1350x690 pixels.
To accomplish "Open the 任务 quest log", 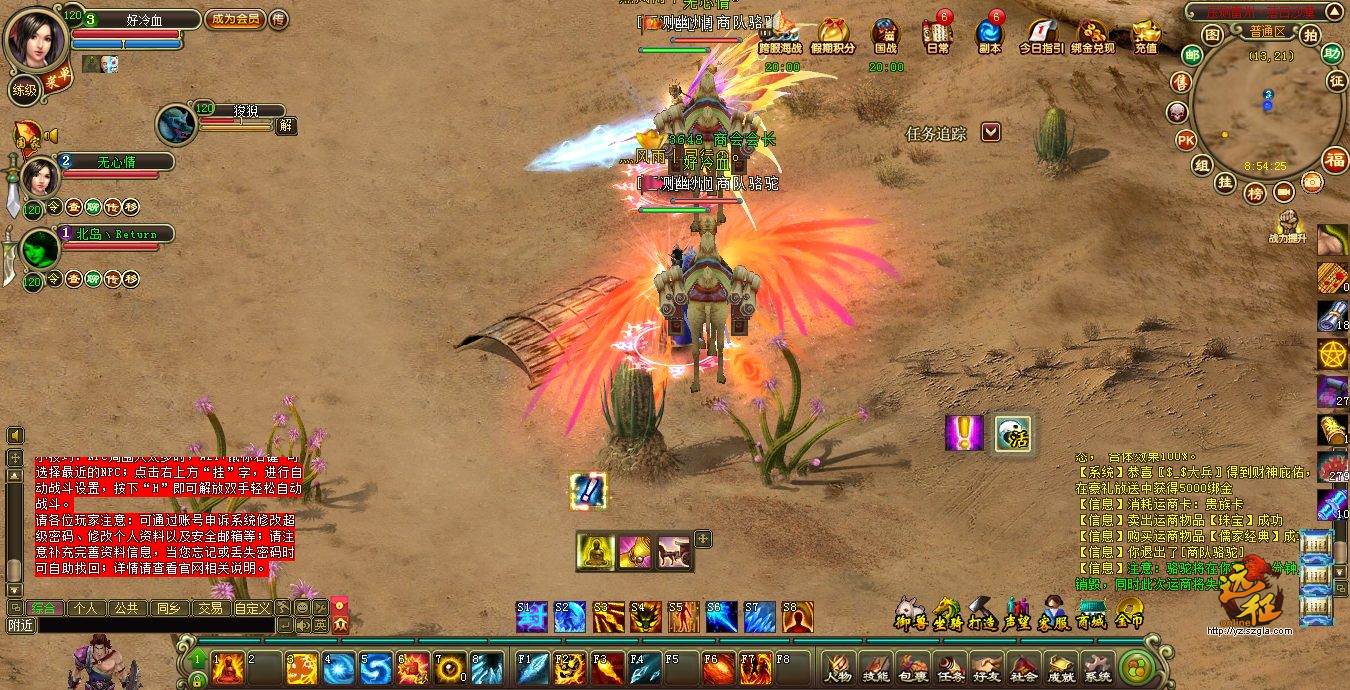I will [x=948, y=667].
